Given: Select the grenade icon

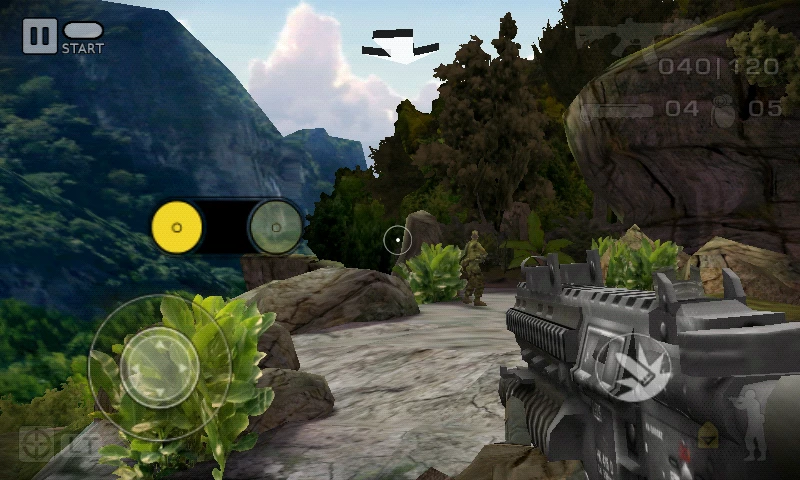Looking at the screenshot, I should coord(720,111).
